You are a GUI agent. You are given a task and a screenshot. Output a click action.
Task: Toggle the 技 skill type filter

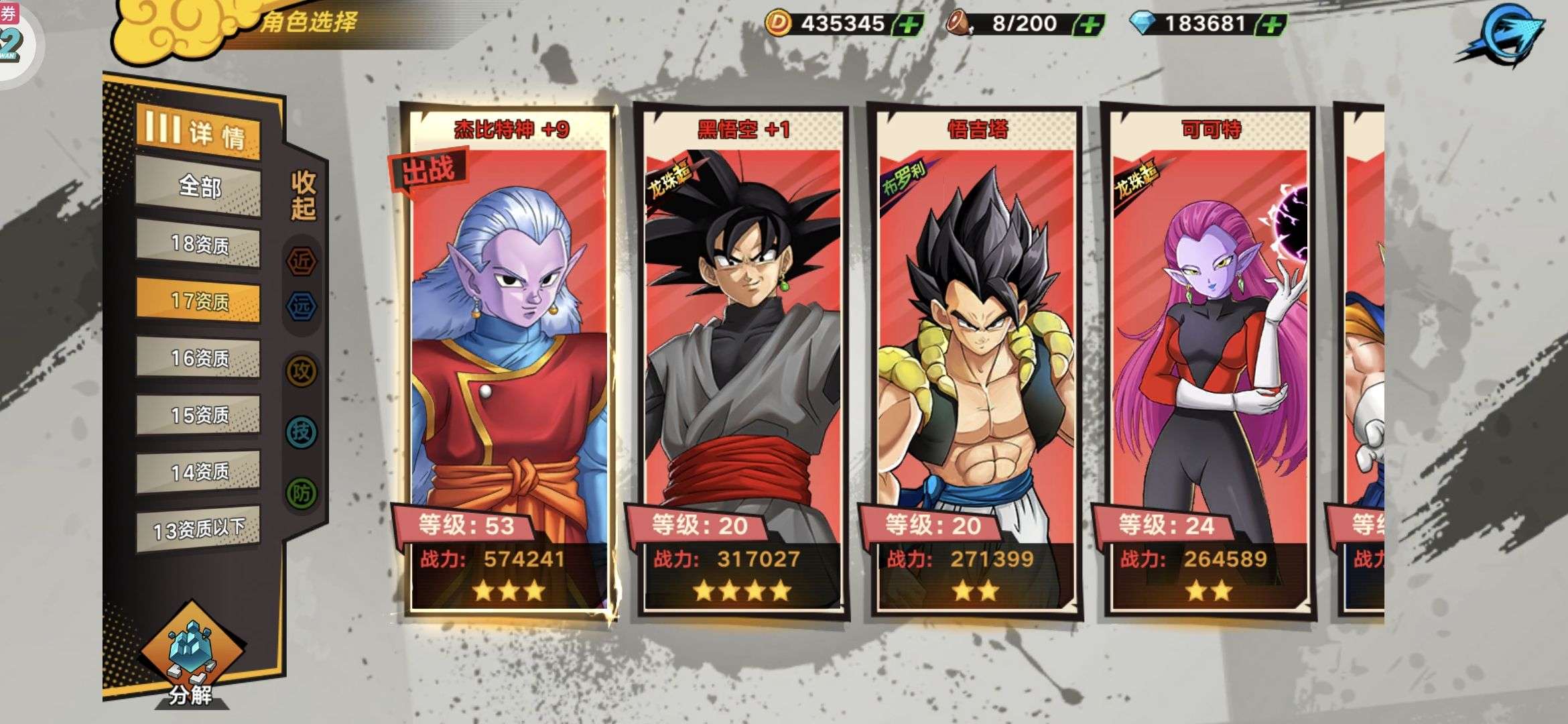[302, 432]
